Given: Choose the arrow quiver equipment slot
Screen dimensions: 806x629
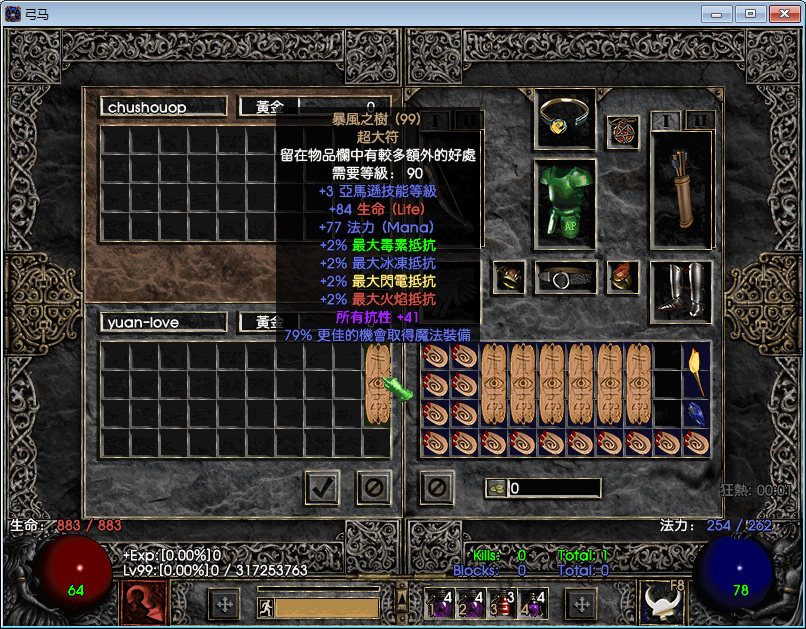Looking at the screenshot, I should [x=681, y=190].
